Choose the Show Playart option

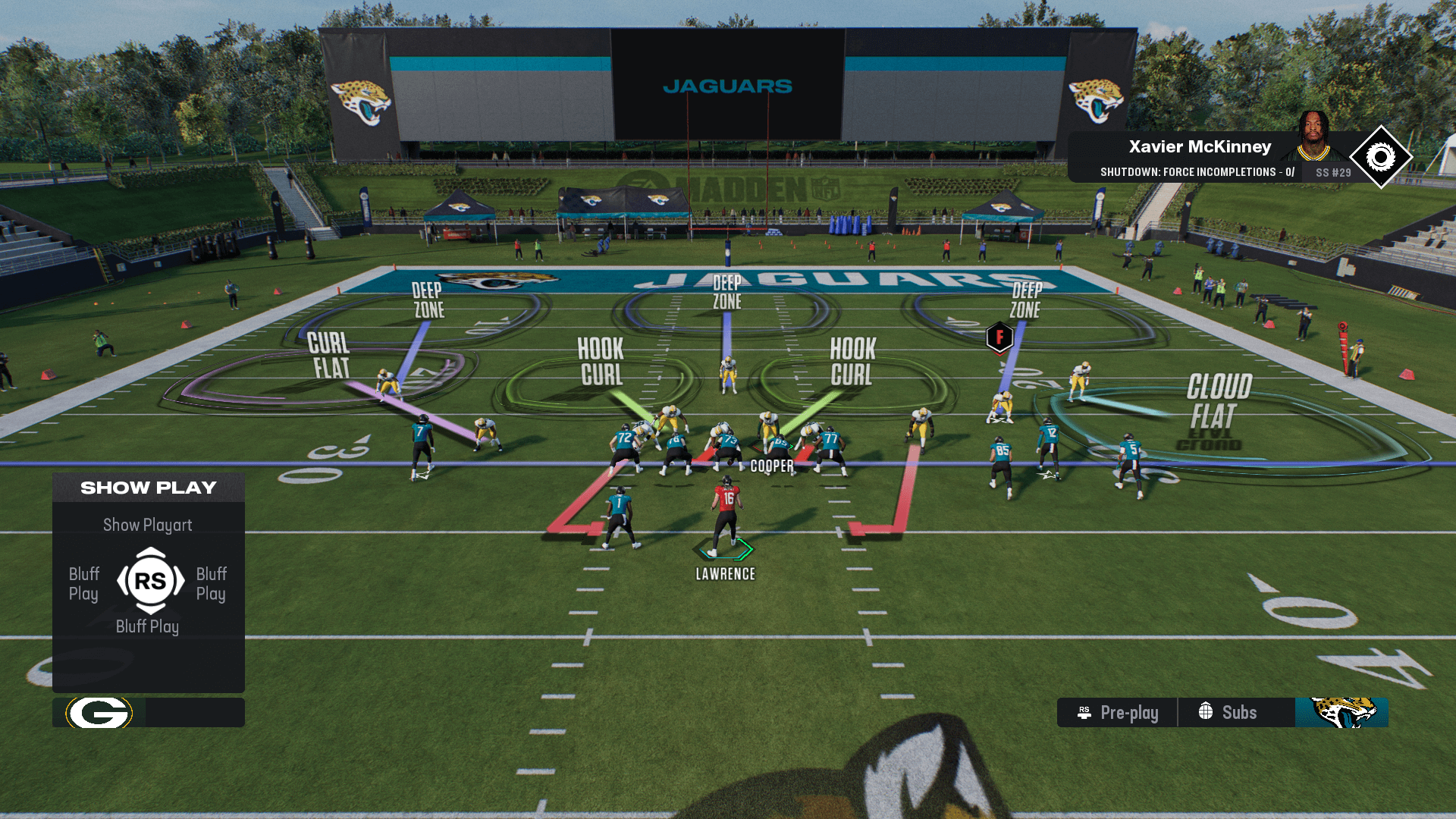(x=148, y=525)
